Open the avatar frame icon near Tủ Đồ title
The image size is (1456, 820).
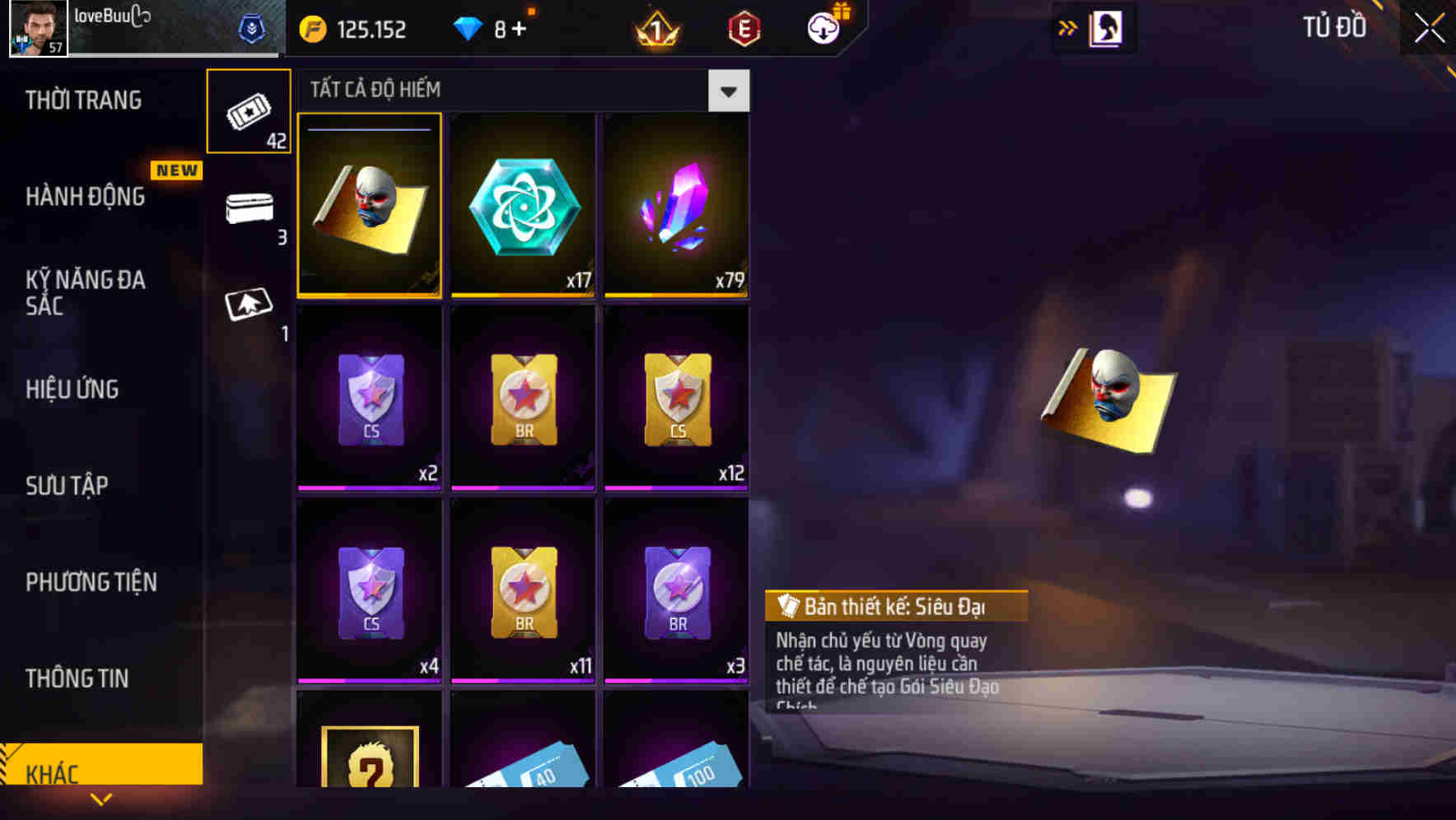point(1106,27)
